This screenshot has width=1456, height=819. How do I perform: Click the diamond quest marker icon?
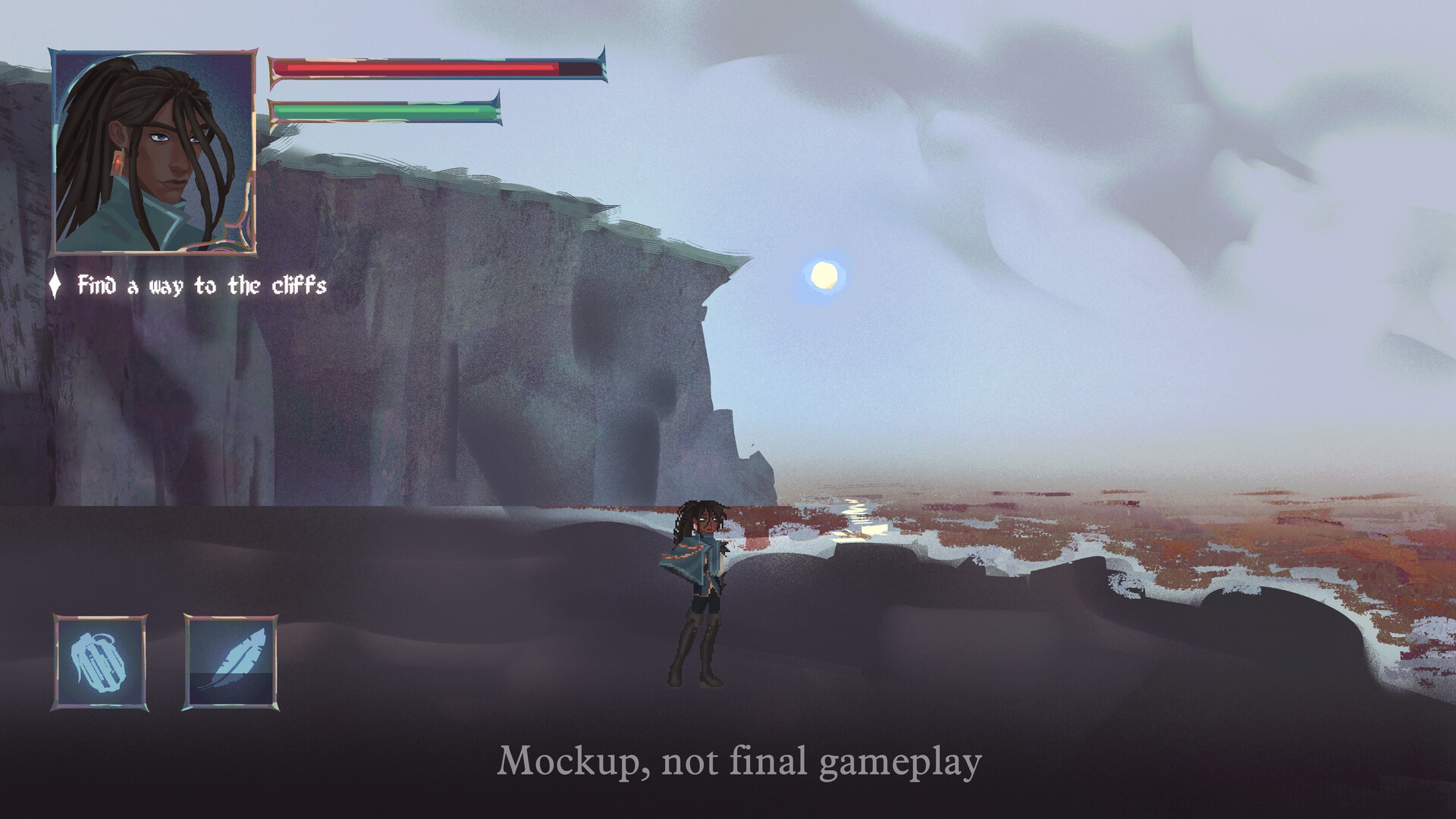(x=55, y=285)
